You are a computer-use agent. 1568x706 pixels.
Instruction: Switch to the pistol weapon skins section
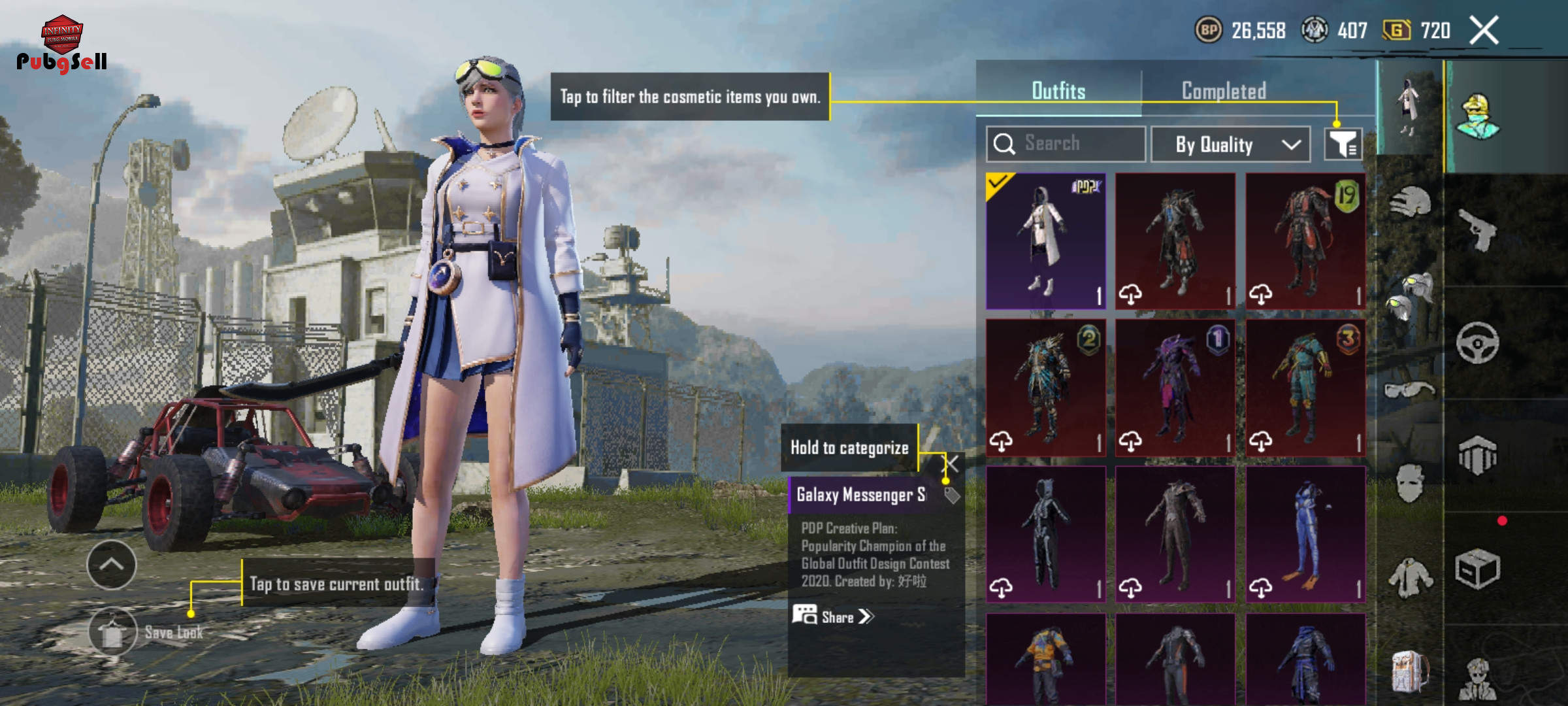[x=1478, y=230]
